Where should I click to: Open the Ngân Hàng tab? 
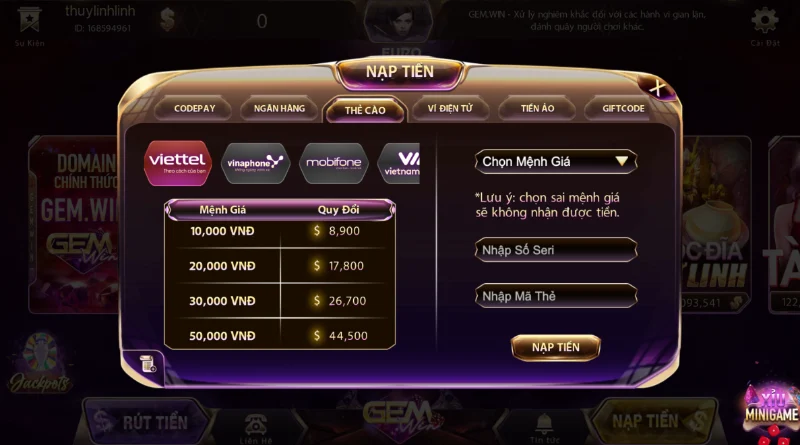point(279,108)
